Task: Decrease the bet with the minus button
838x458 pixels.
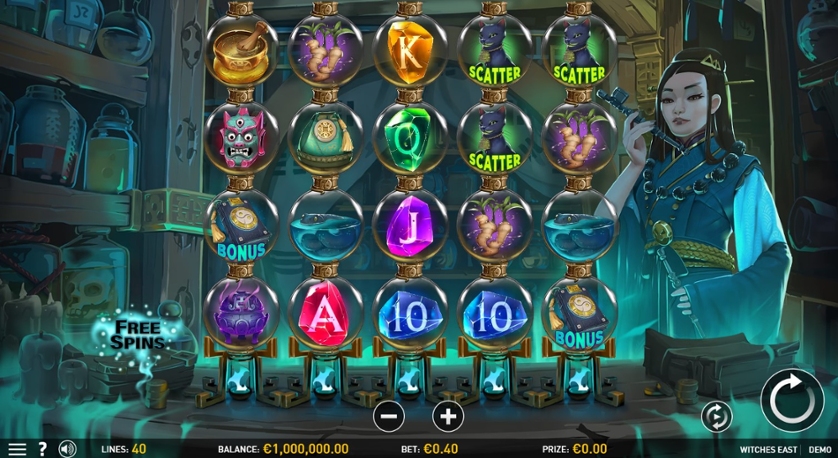Action: [x=389, y=415]
